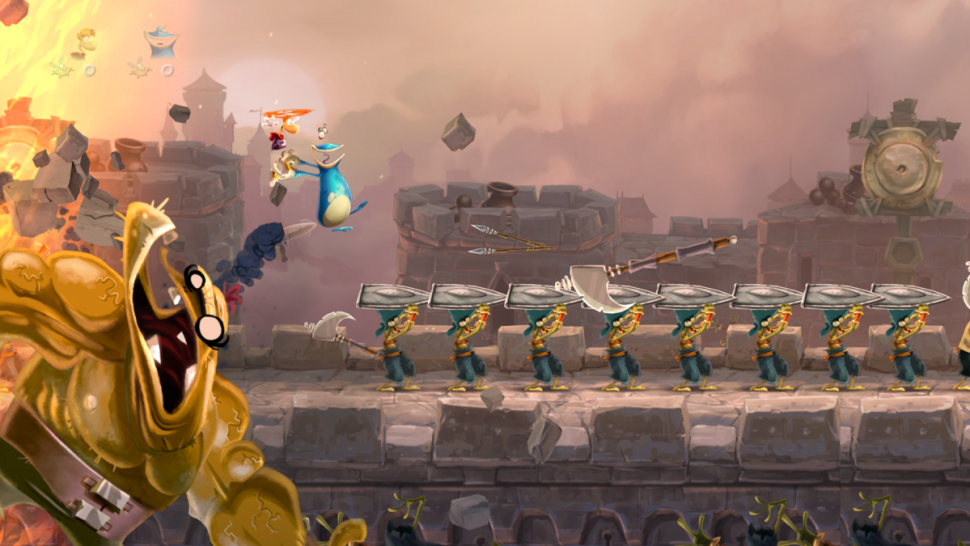970x546 pixels.
Task: Select the Rayman player portrait icon
Action: coord(88,43)
